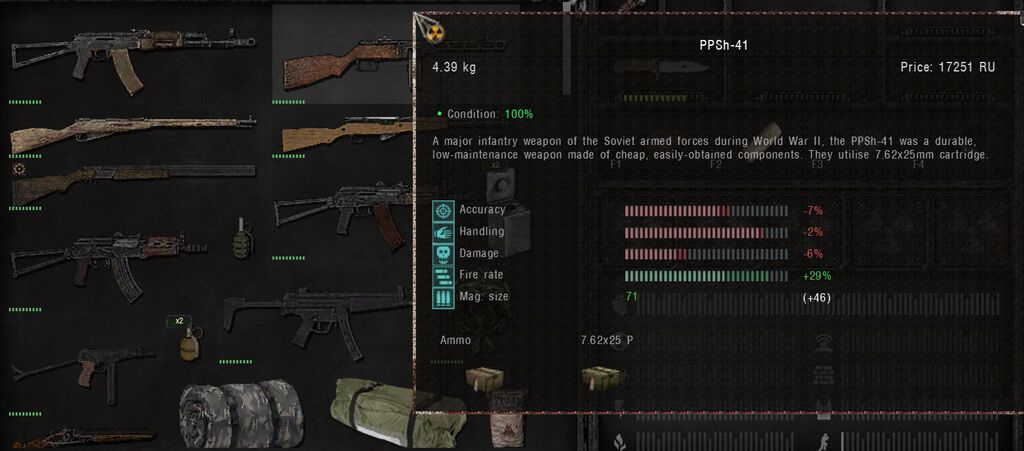The image size is (1024, 451).
Task: Select the dark green F1 grenade
Action: 242,238
